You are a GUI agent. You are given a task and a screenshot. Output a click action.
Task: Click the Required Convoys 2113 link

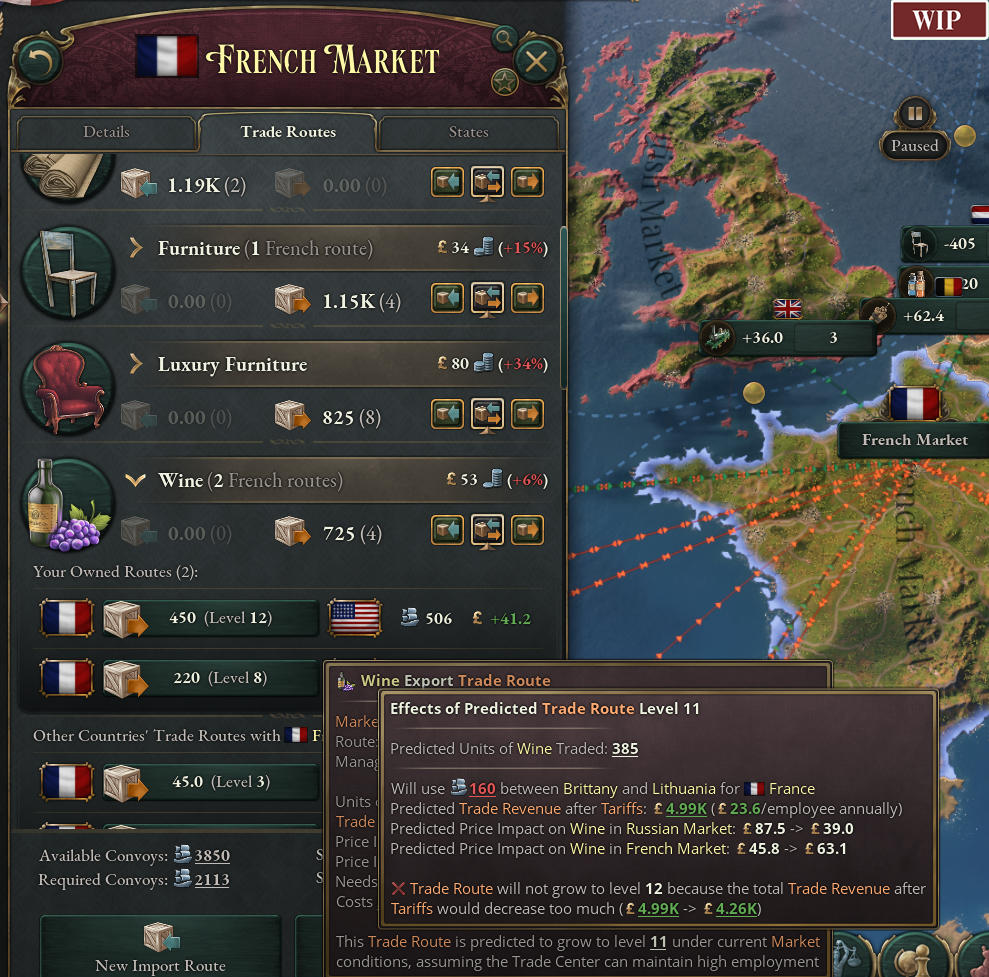tap(211, 880)
